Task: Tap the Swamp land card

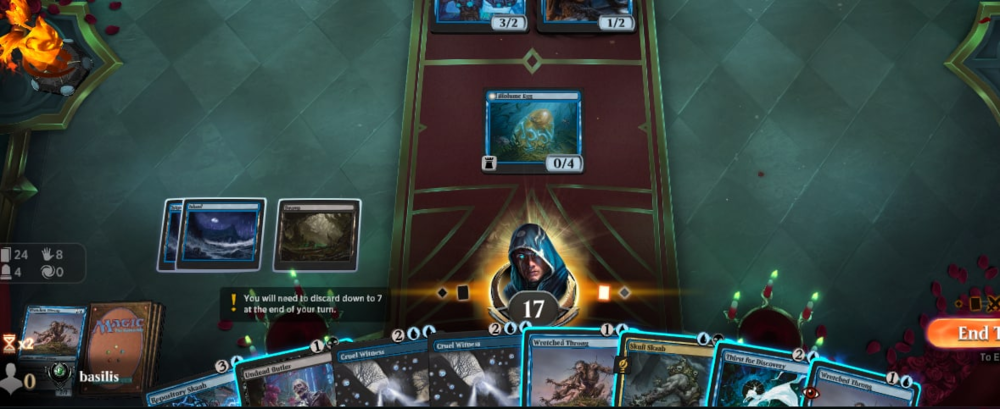Action: 317,234
